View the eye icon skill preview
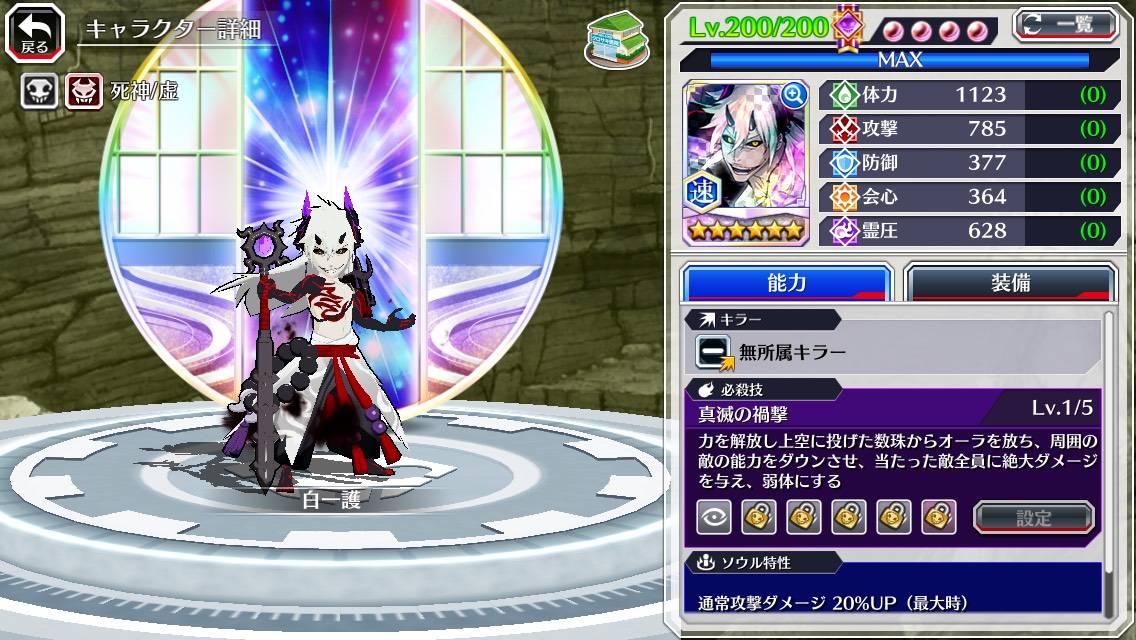Screen dimensions: 1136x640 pos(713,517)
